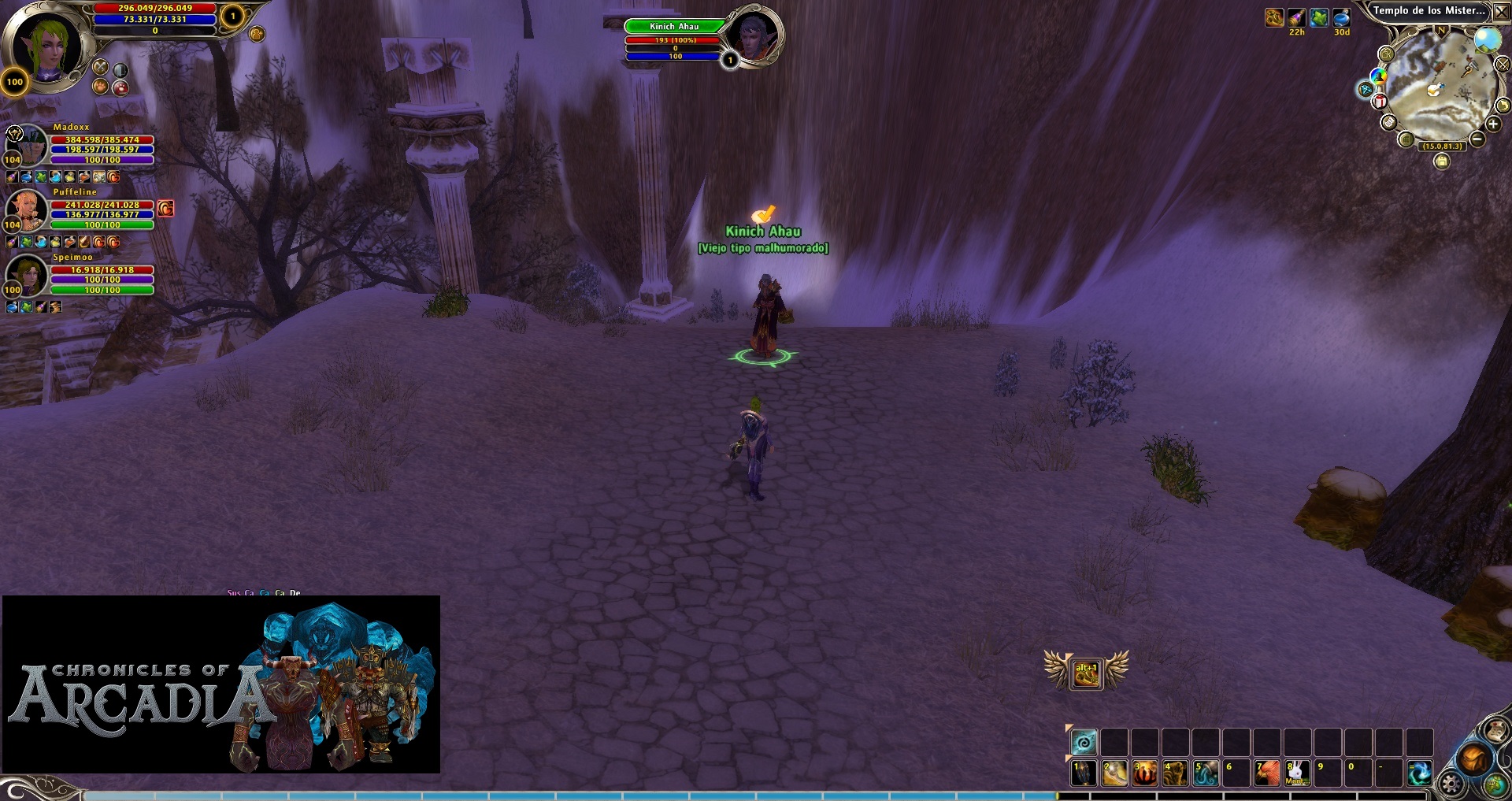The height and width of the screenshot is (801, 1512).
Task: Open the blue diamond shop icon
Action: (x=1366, y=89)
